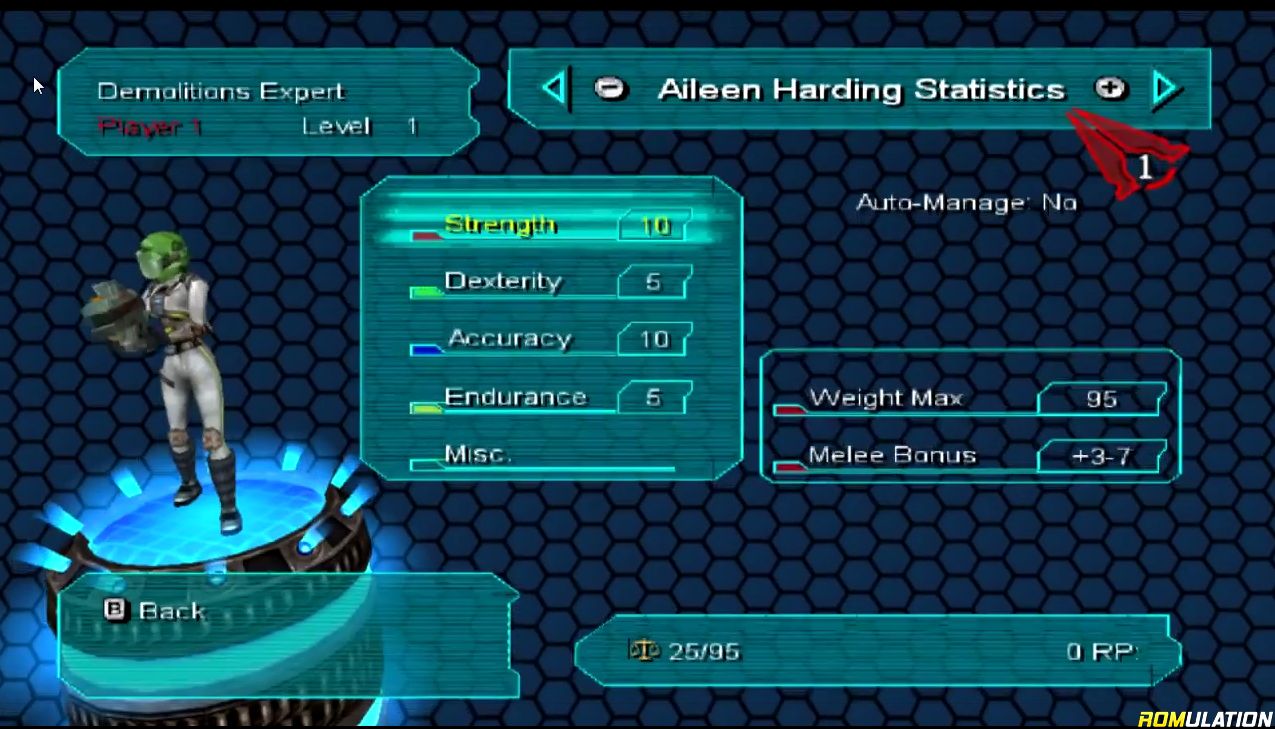Select the Endurance stat row
Image resolution: width=1275 pixels, height=729 pixels.
click(550, 397)
